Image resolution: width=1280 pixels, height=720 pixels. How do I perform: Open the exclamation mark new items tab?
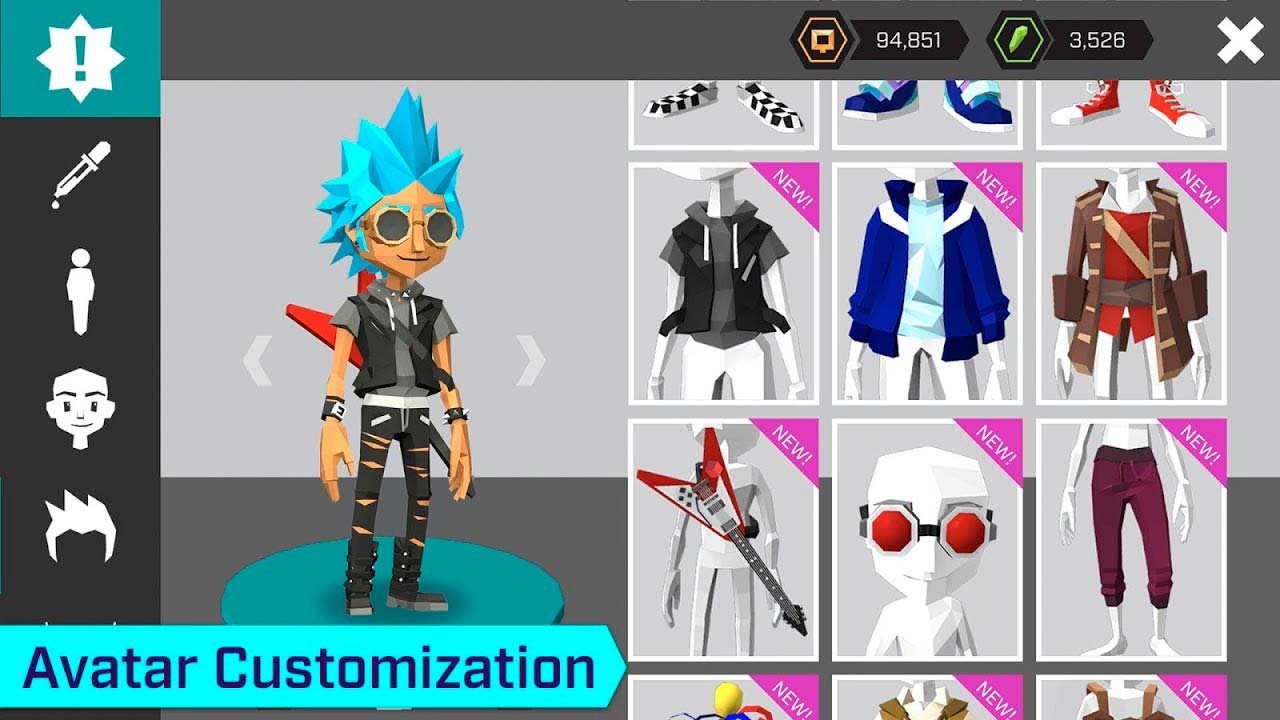tap(80, 58)
